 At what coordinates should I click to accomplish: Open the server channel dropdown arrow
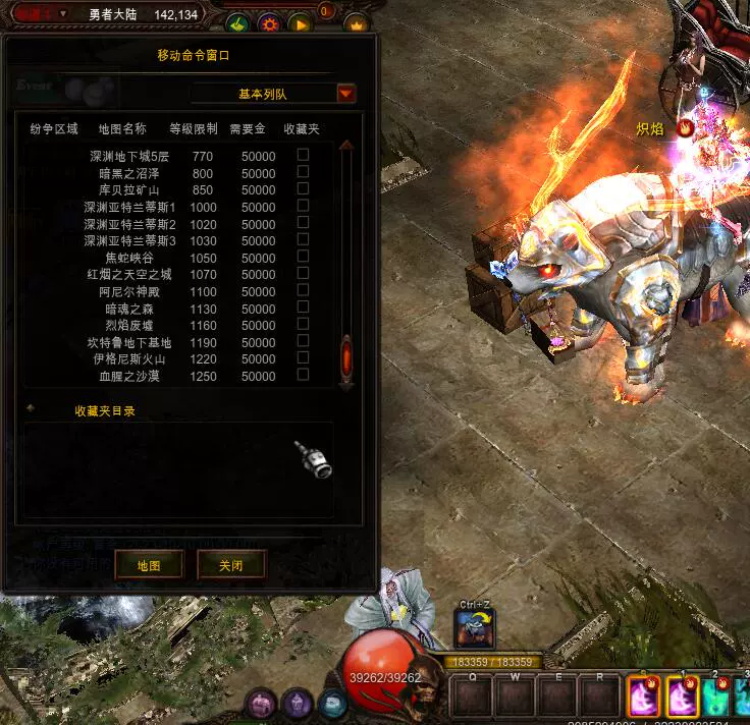click(x=63, y=14)
